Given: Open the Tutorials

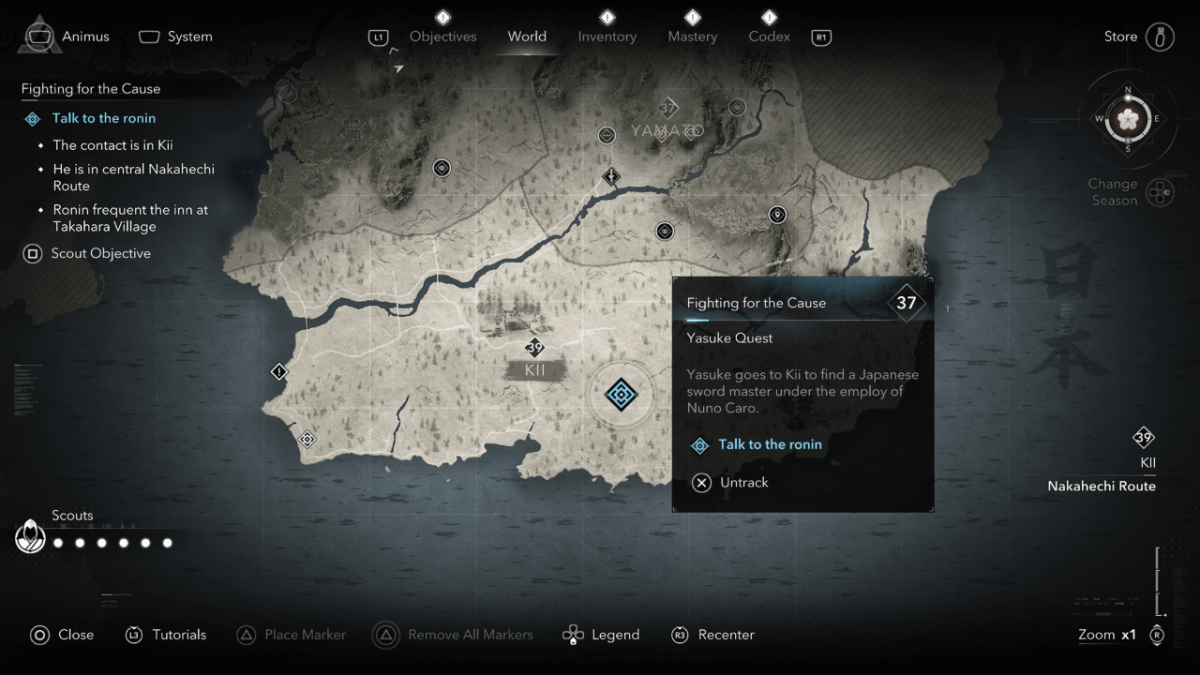Looking at the screenshot, I should 166,635.
